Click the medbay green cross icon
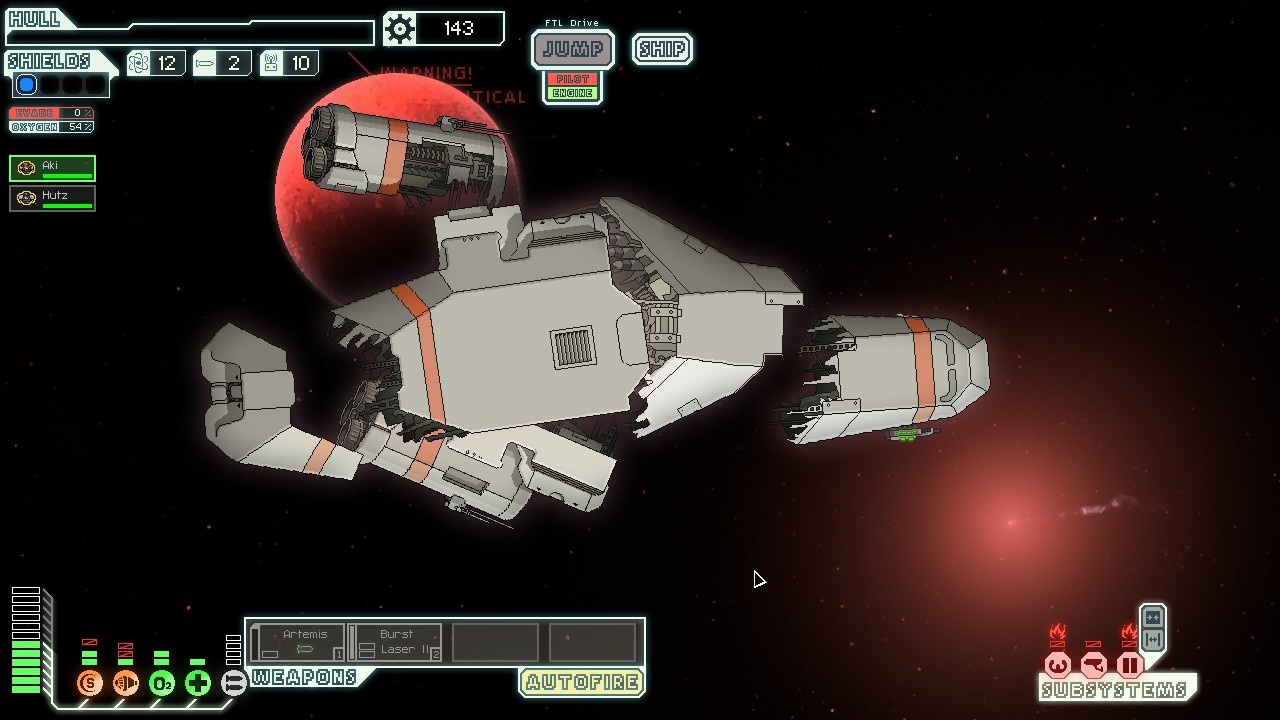 tap(198, 684)
